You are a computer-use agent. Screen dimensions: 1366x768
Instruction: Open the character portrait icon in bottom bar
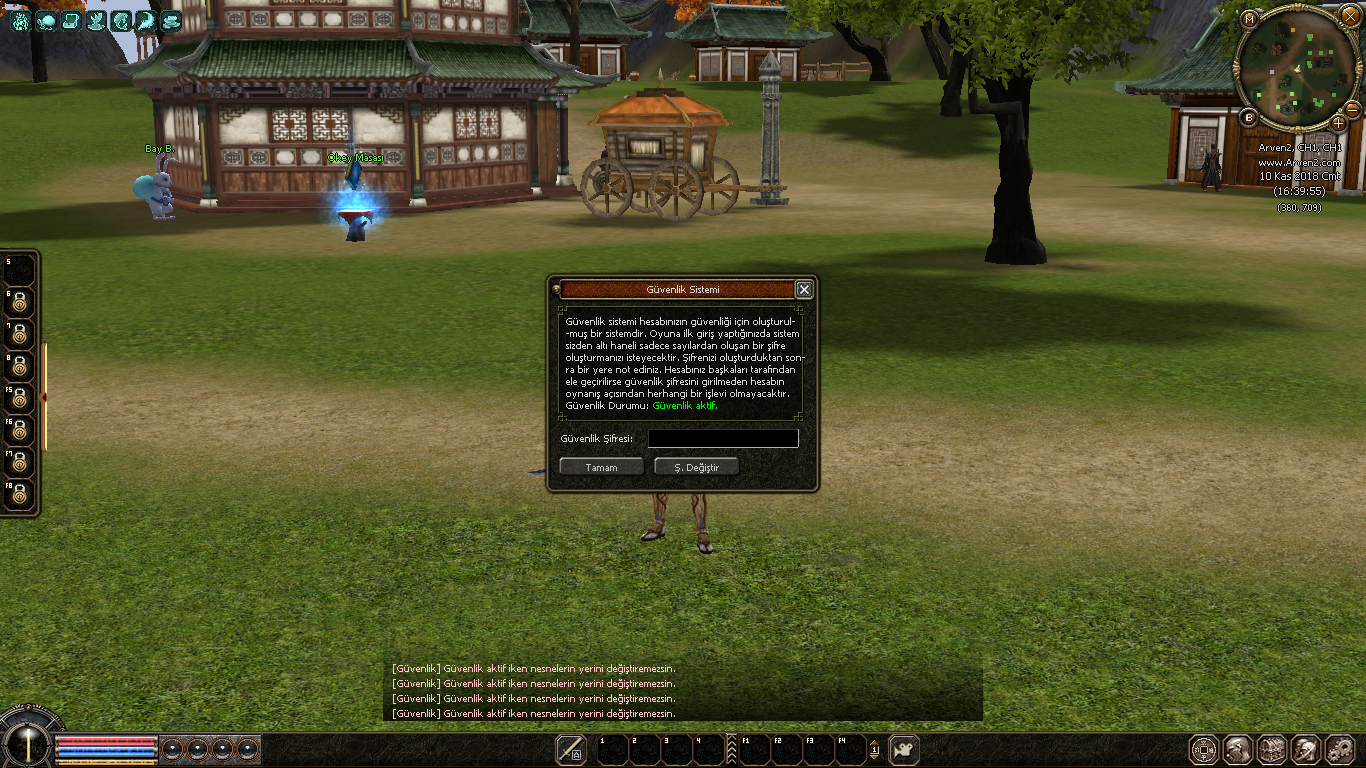point(1239,749)
